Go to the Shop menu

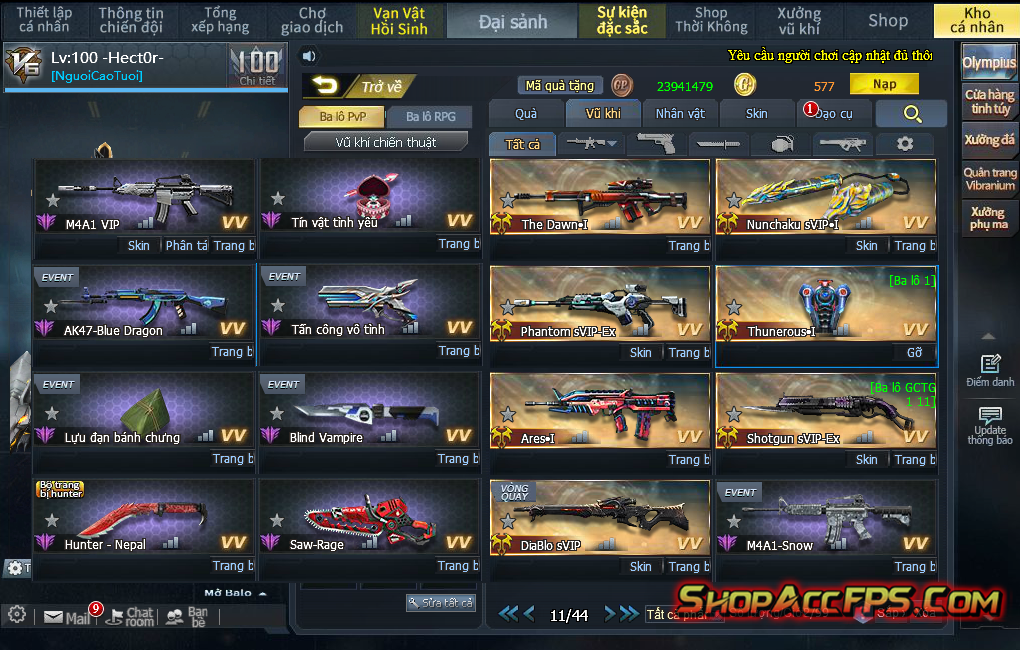pos(887,21)
